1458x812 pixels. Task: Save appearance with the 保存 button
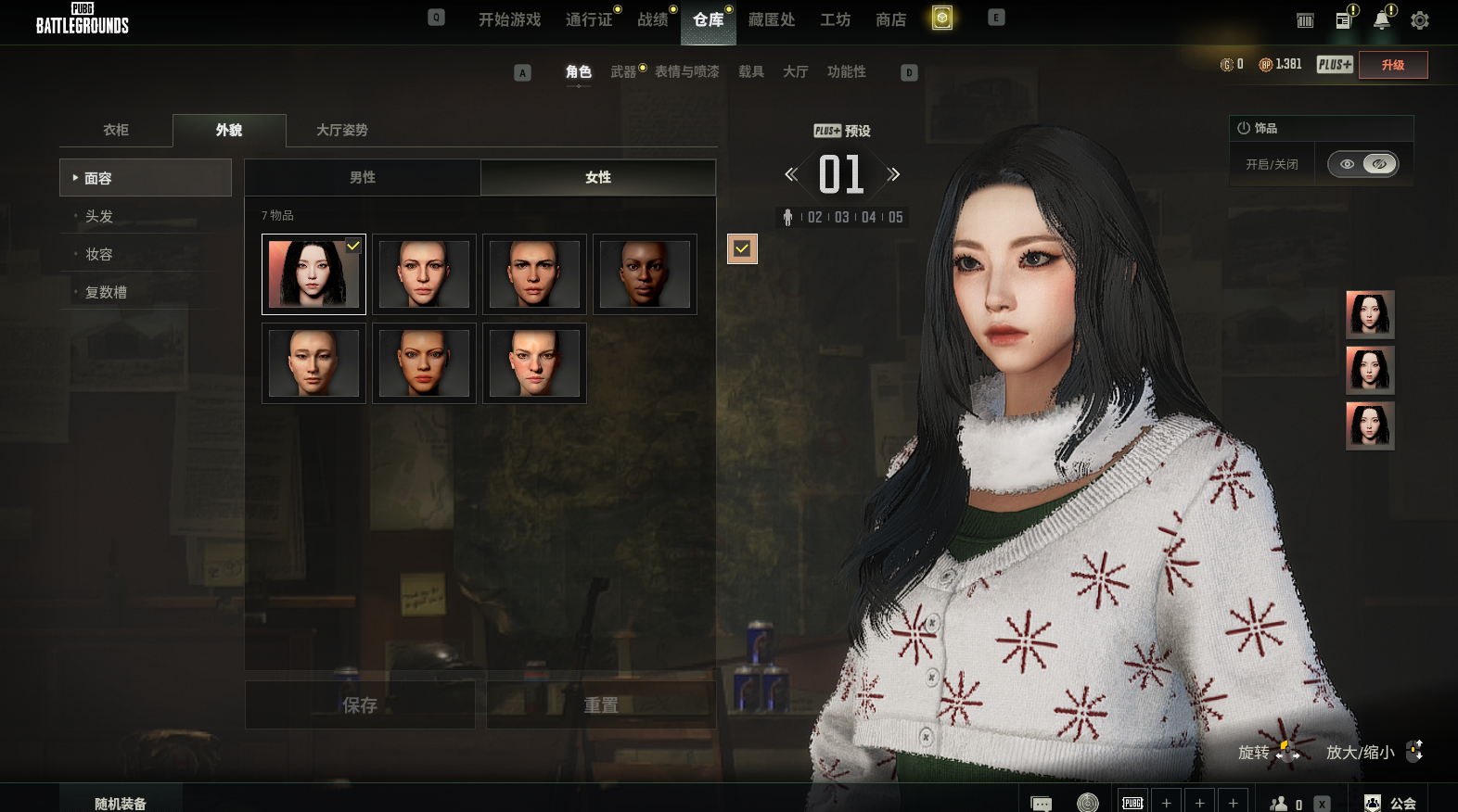tap(360, 705)
